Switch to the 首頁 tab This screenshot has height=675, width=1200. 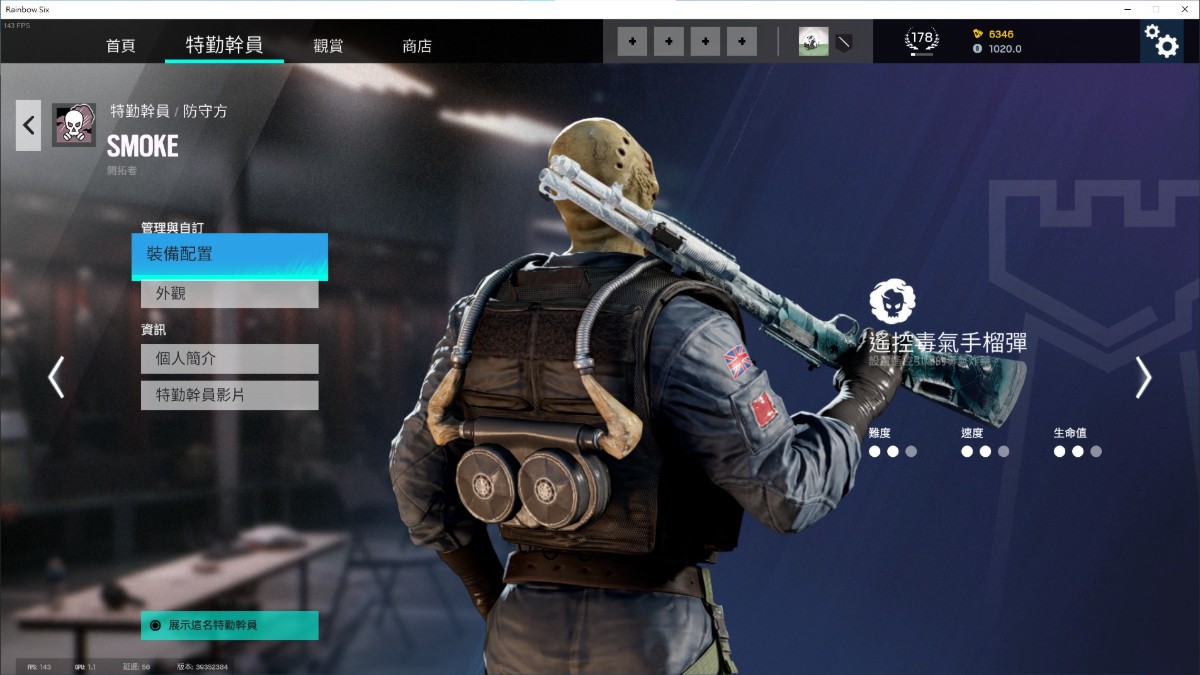pos(120,46)
